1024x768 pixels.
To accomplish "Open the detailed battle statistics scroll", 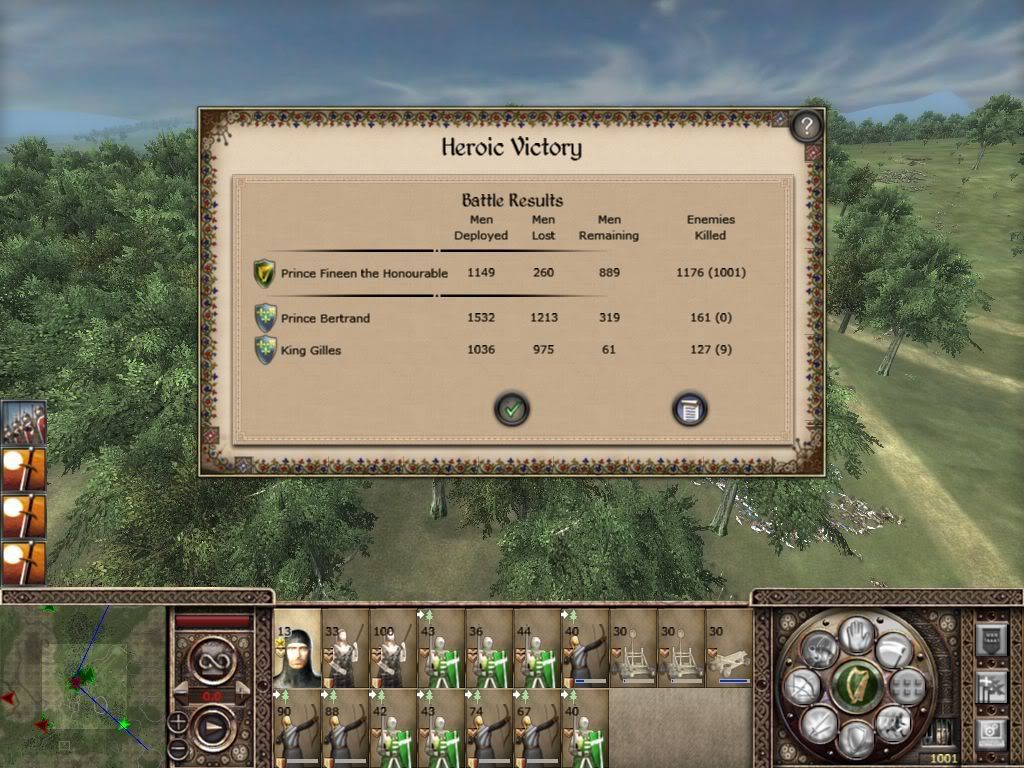I will tap(690, 408).
